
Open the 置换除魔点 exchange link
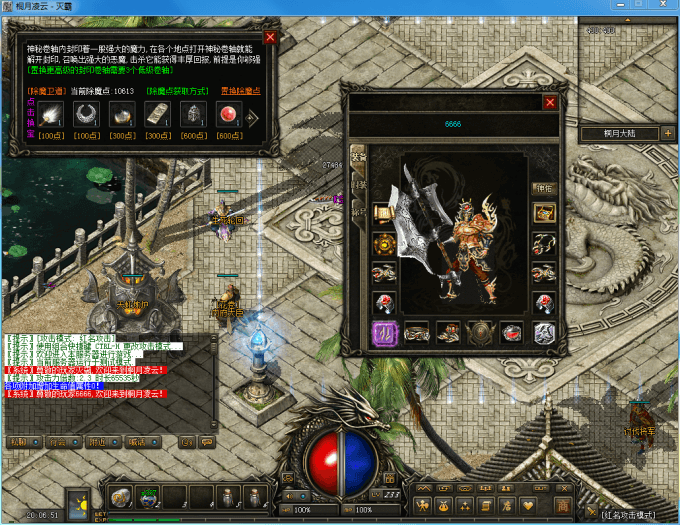point(240,91)
